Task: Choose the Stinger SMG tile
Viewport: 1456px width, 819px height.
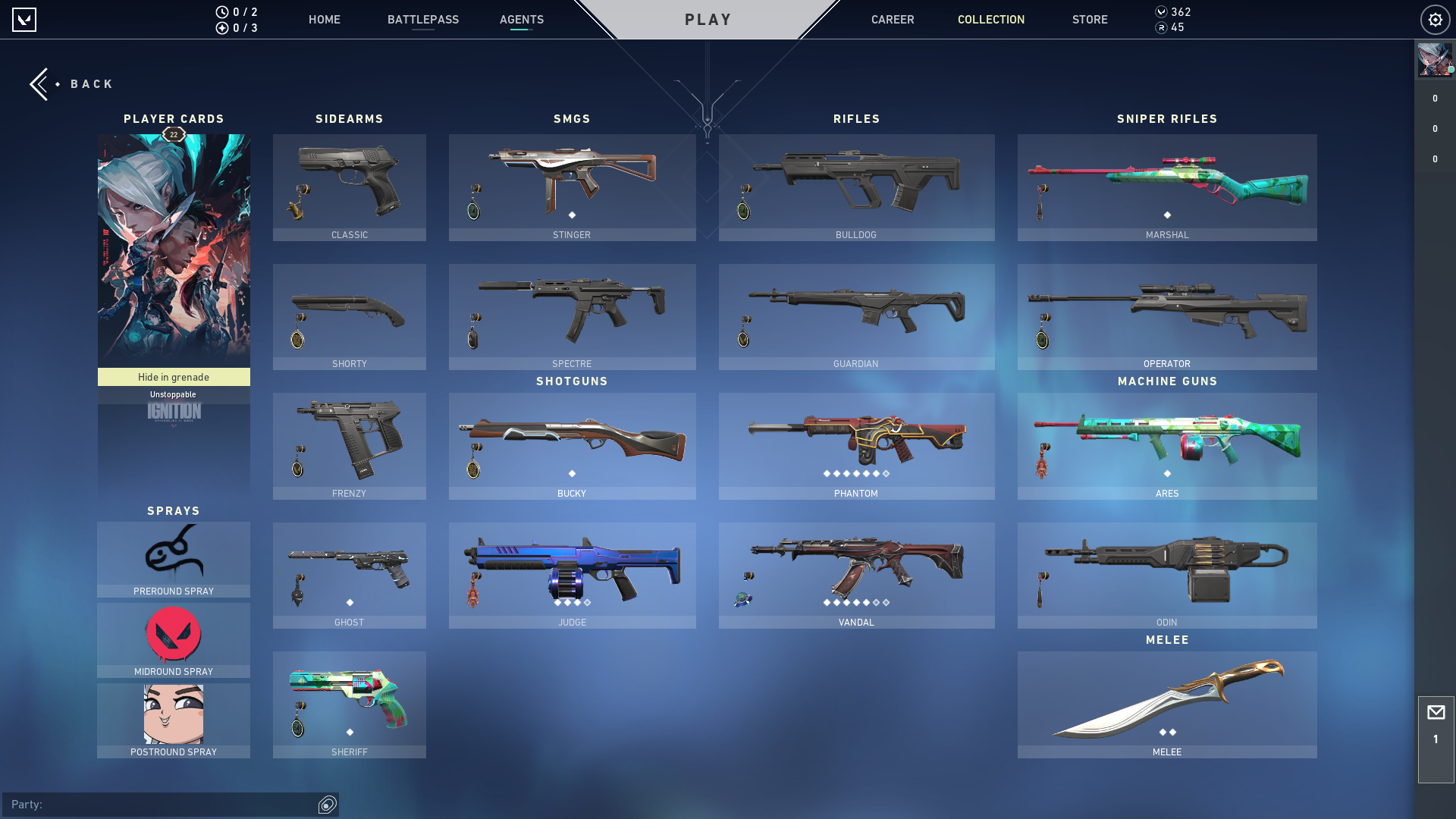Action: tap(572, 187)
